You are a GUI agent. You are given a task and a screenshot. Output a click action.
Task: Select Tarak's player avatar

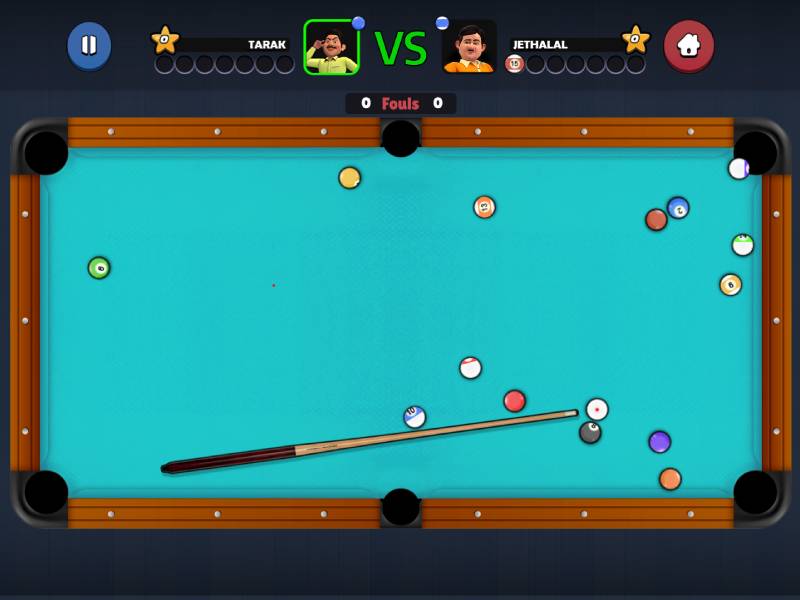point(331,47)
